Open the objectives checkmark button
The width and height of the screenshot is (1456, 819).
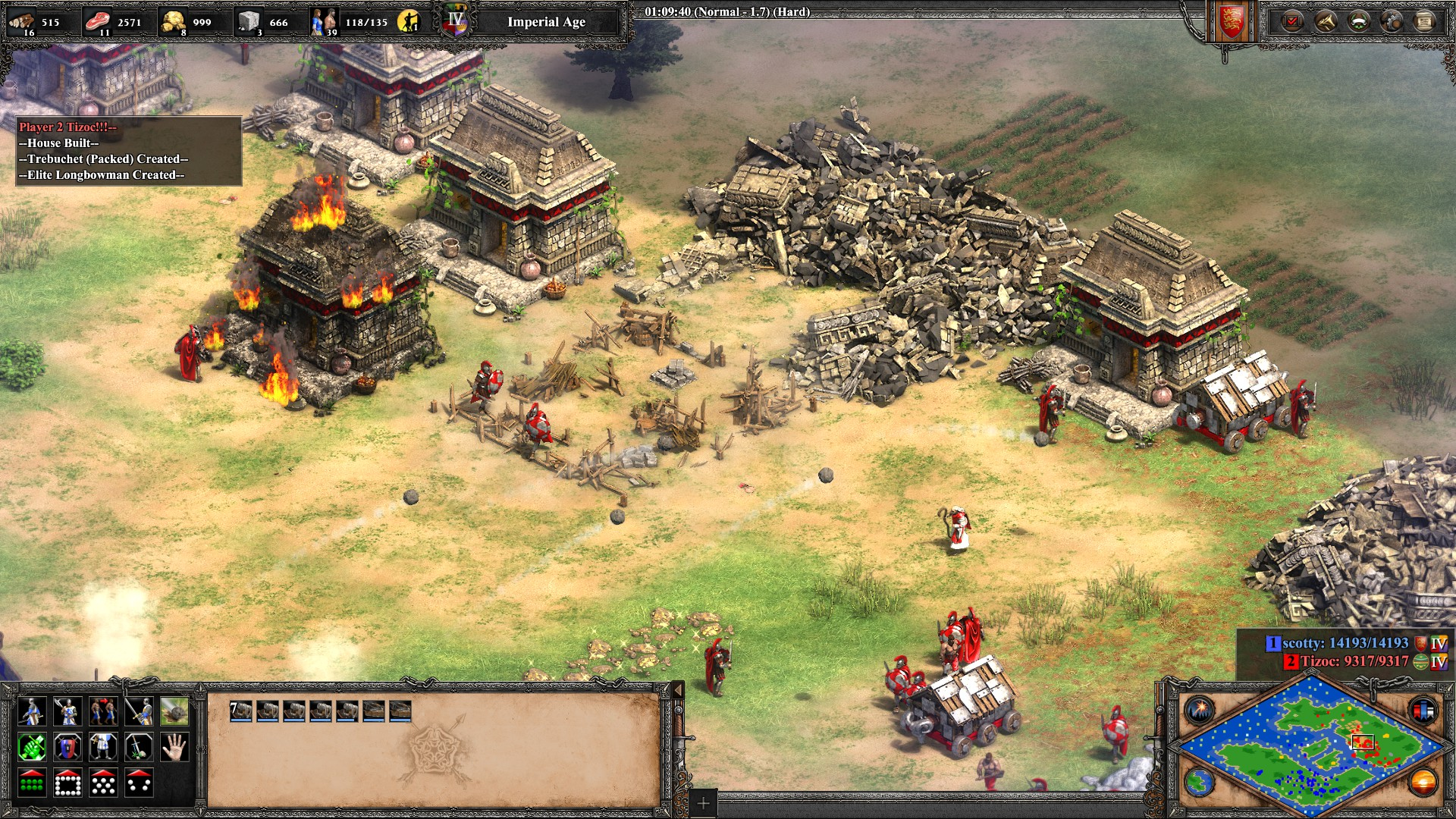pos(1292,21)
